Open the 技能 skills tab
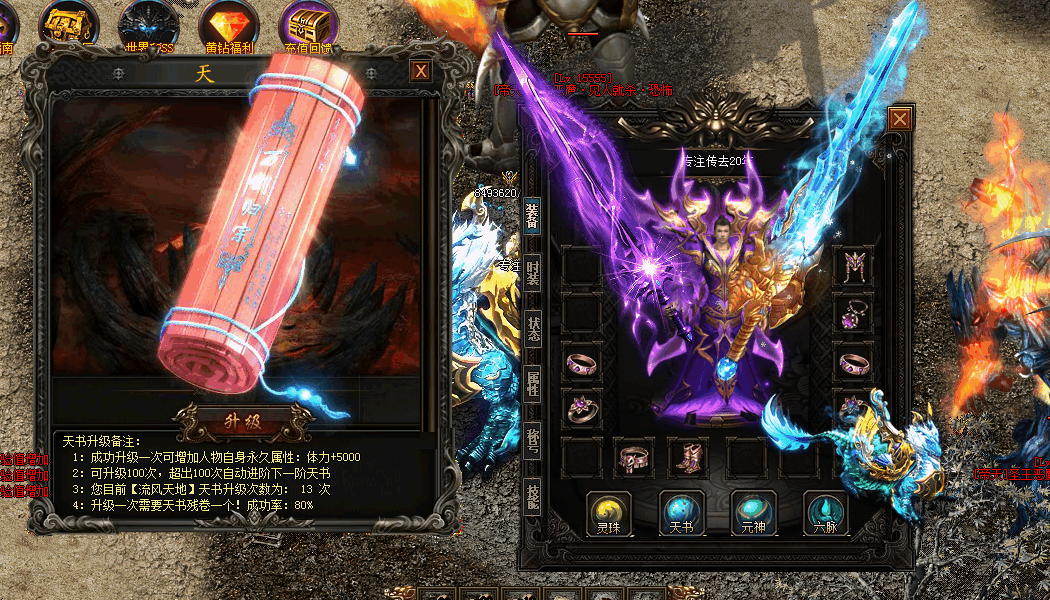This screenshot has width=1050, height=600. click(533, 494)
